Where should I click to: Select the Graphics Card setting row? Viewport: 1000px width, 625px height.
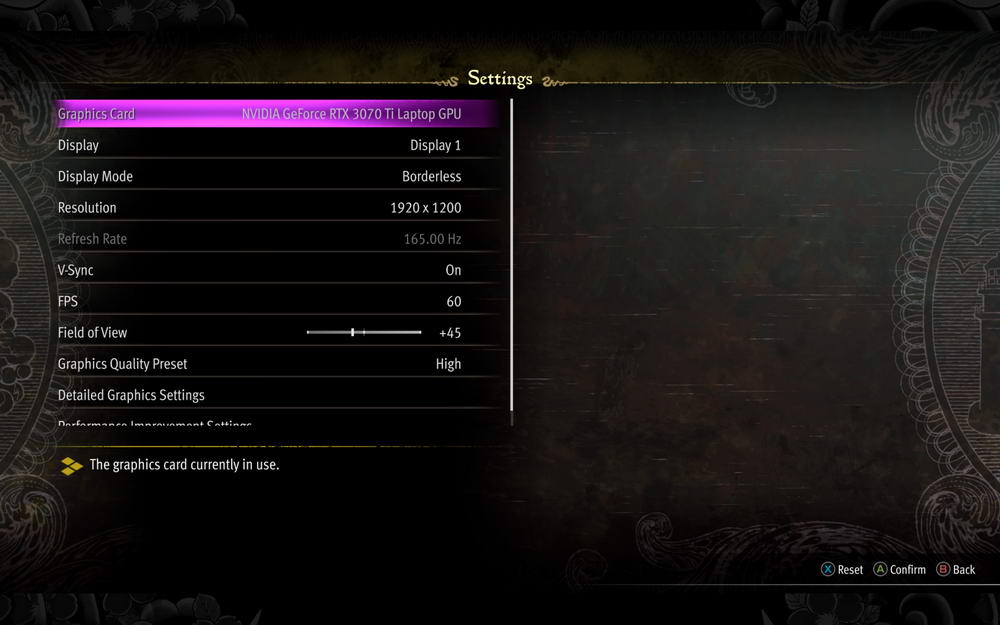coord(260,114)
